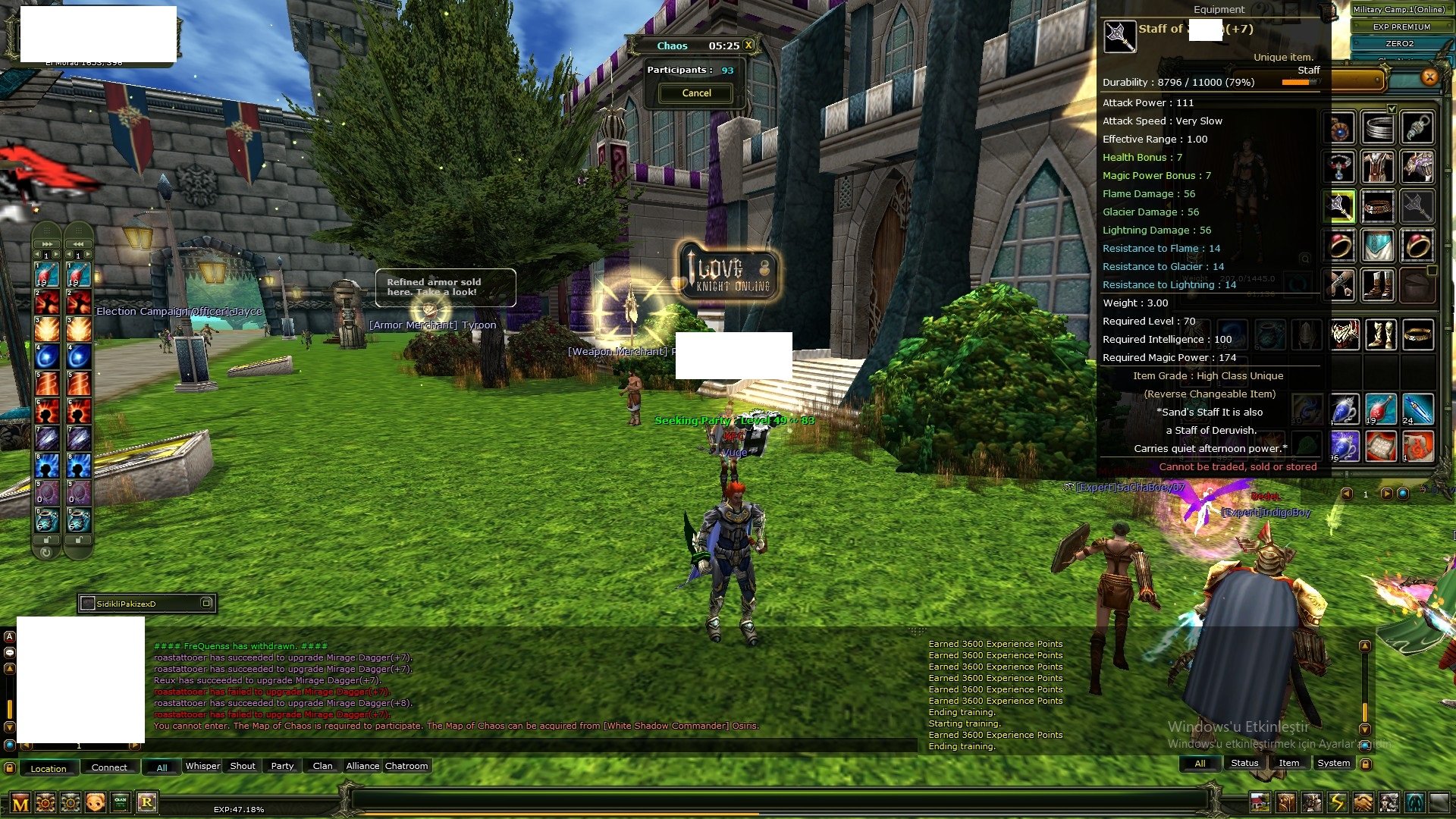1456x819 pixels.
Task: Open the town/house icon in bottom-right toolbar
Action: click(x=1260, y=802)
